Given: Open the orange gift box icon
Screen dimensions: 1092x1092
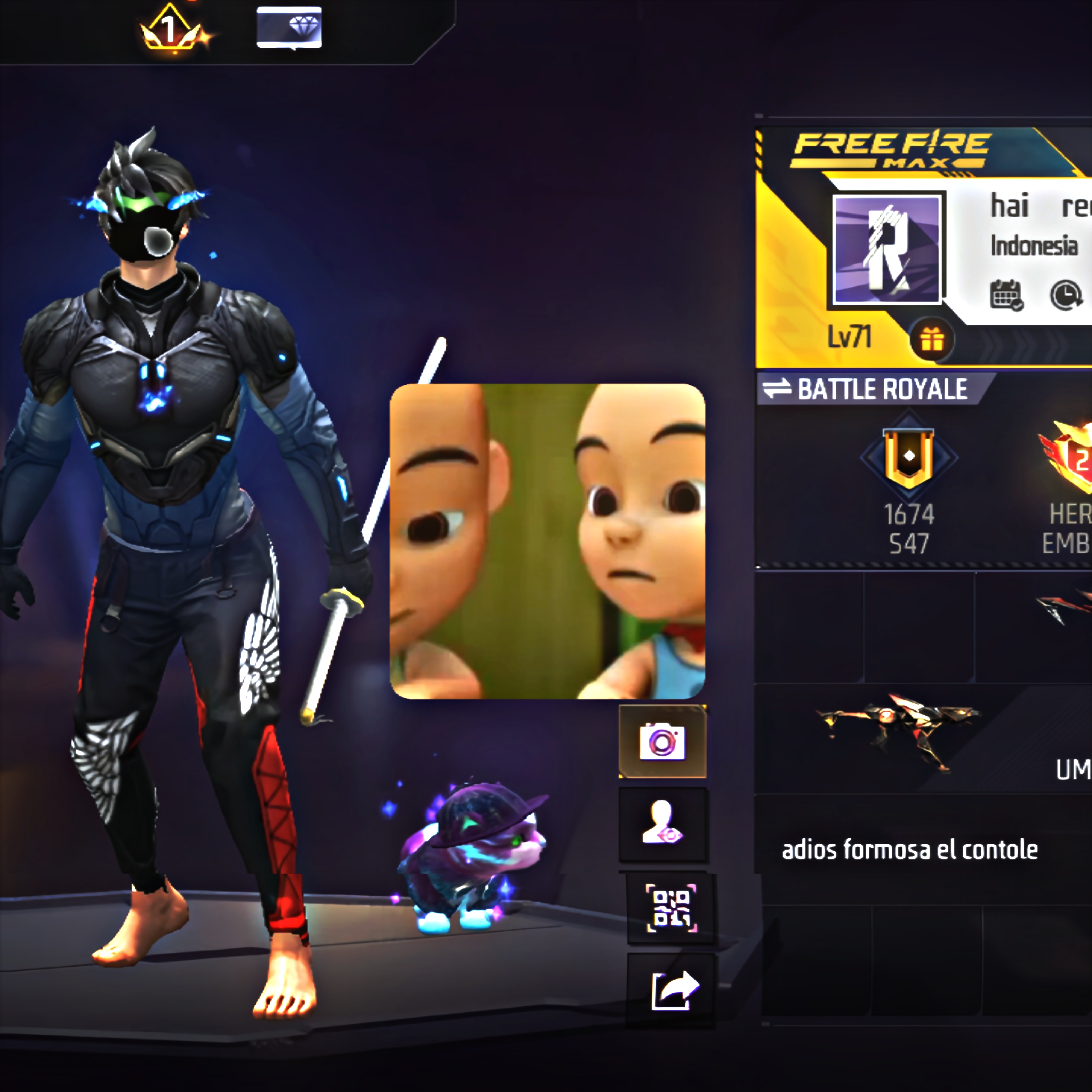Looking at the screenshot, I should (x=931, y=340).
